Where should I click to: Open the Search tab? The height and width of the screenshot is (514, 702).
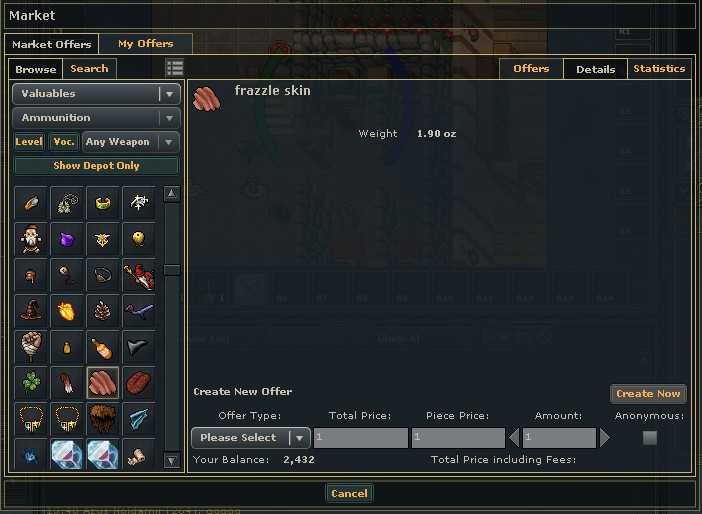pyautogui.click(x=89, y=69)
